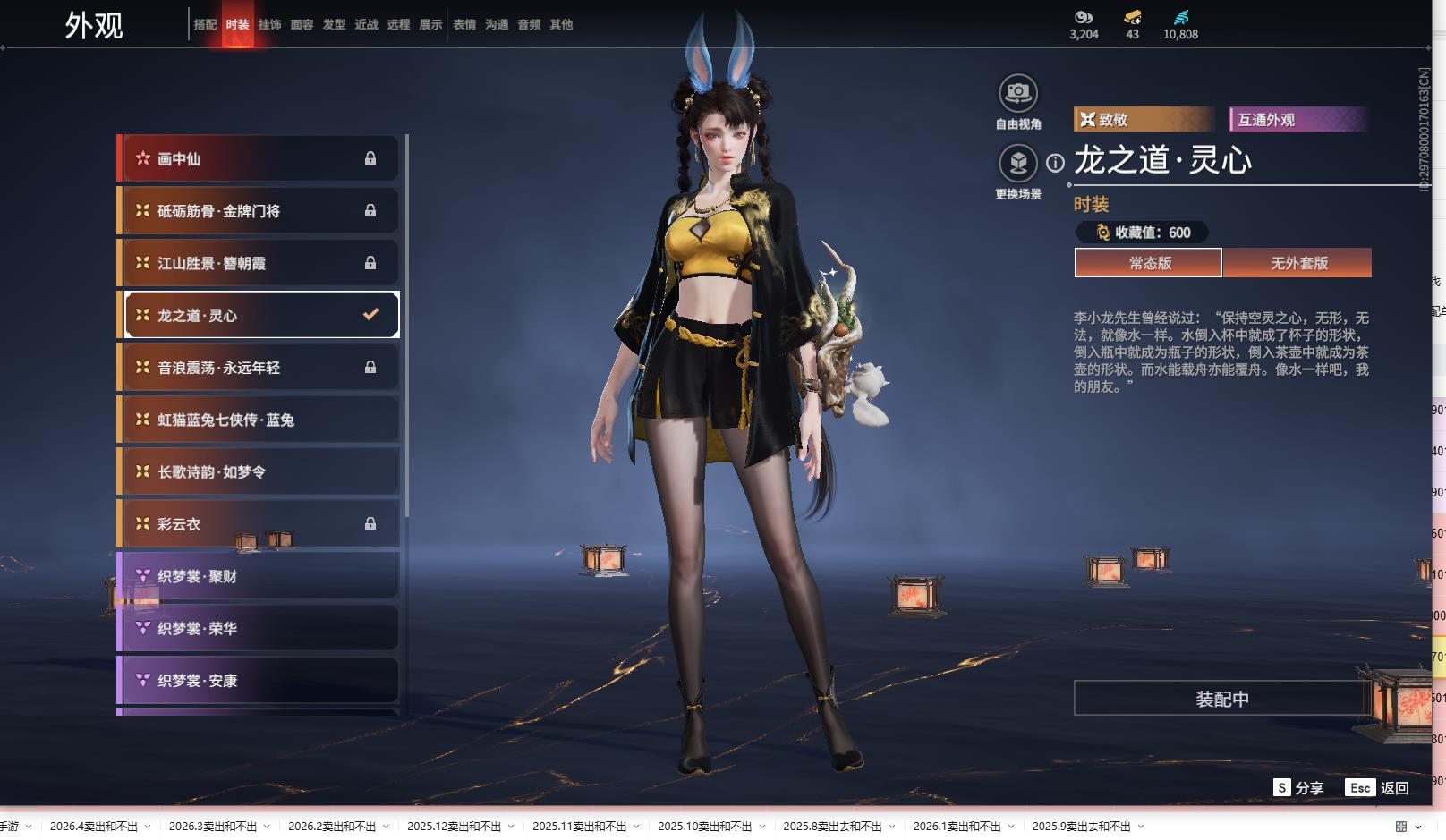Open the 2026.3卖出和不出 sheet tab
The image size is (1446, 840).
point(212,827)
